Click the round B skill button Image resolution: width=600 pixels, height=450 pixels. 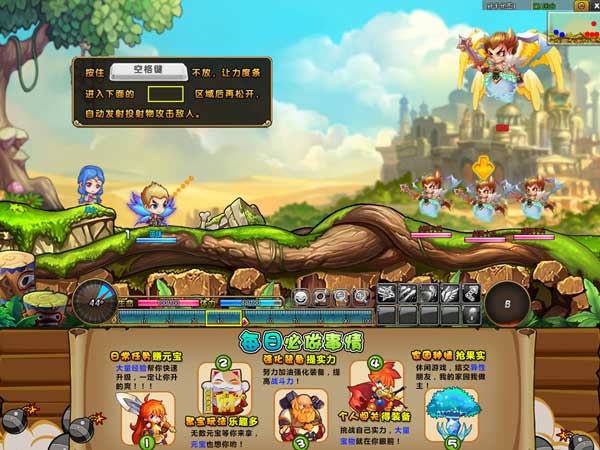(507, 303)
